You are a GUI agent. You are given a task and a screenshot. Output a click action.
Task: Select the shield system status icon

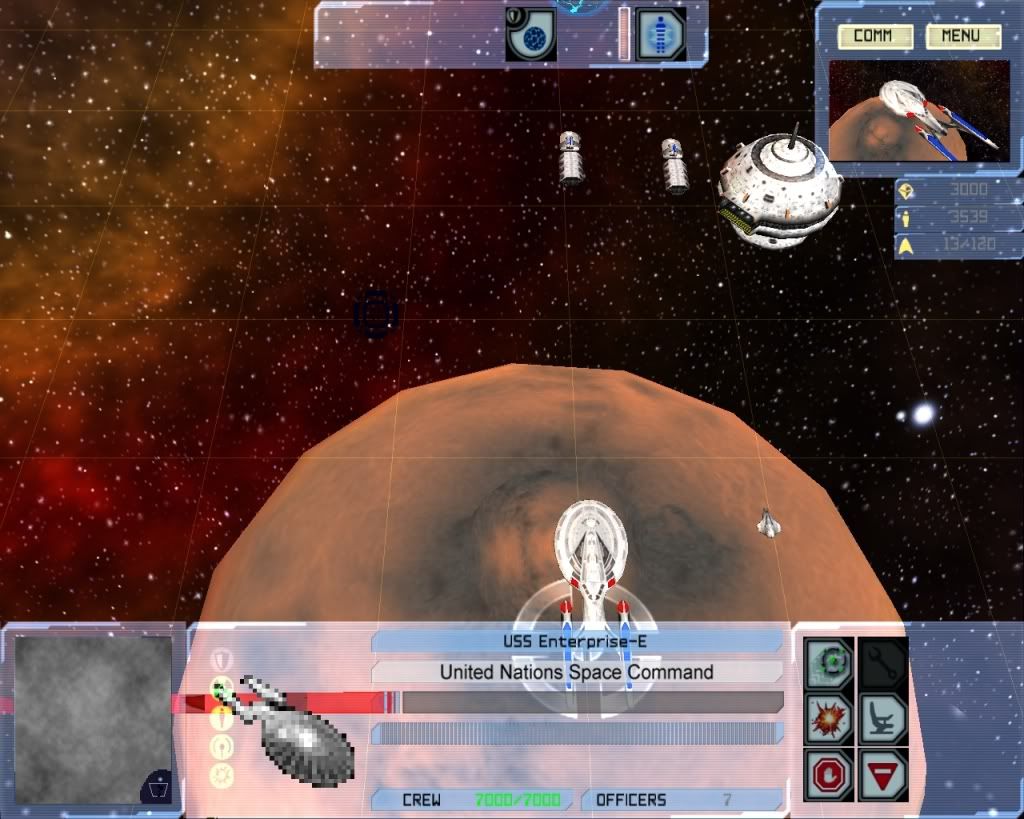(222, 659)
